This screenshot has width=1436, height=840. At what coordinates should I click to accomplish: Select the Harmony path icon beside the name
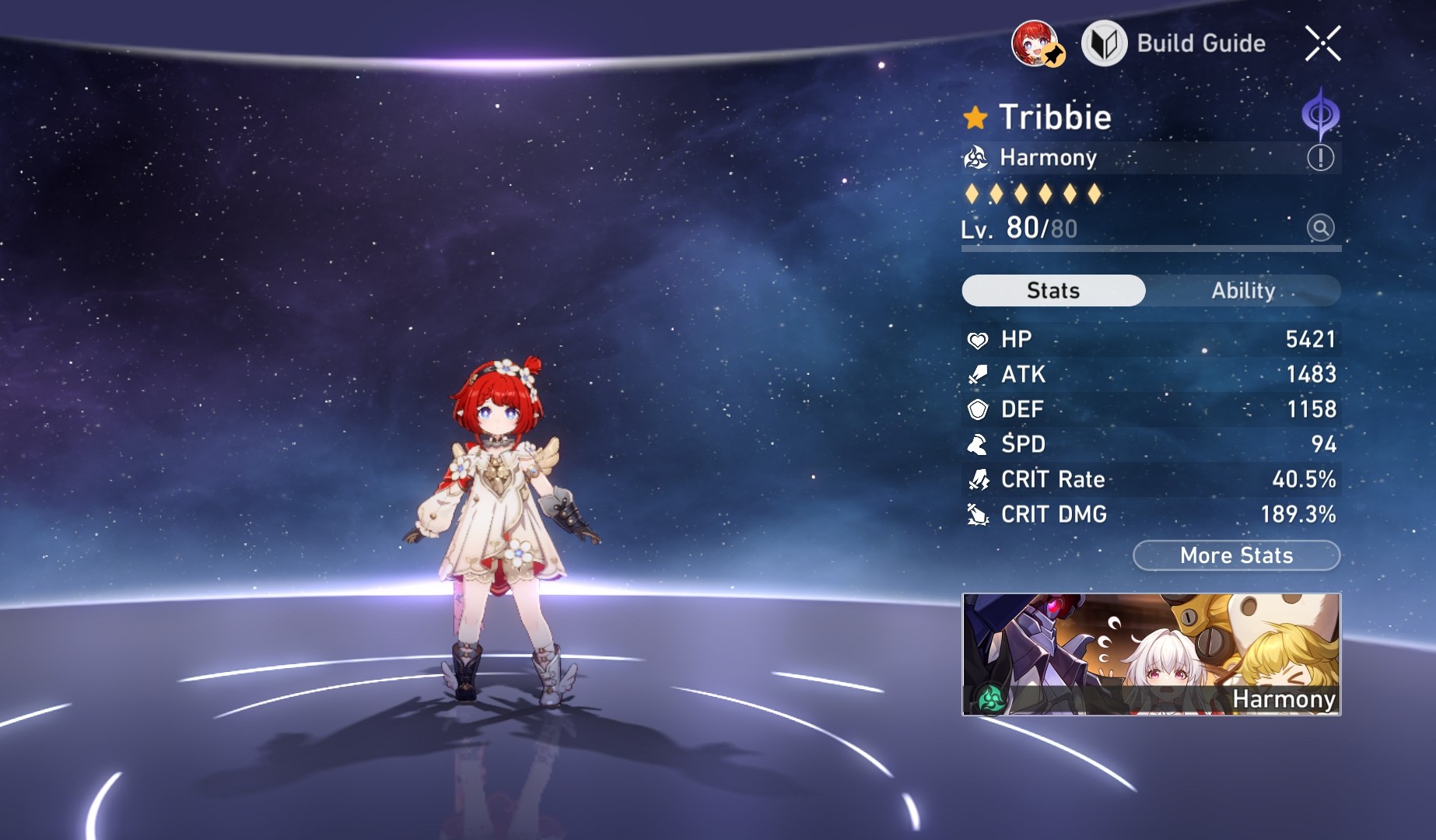[x=975, y=157]
